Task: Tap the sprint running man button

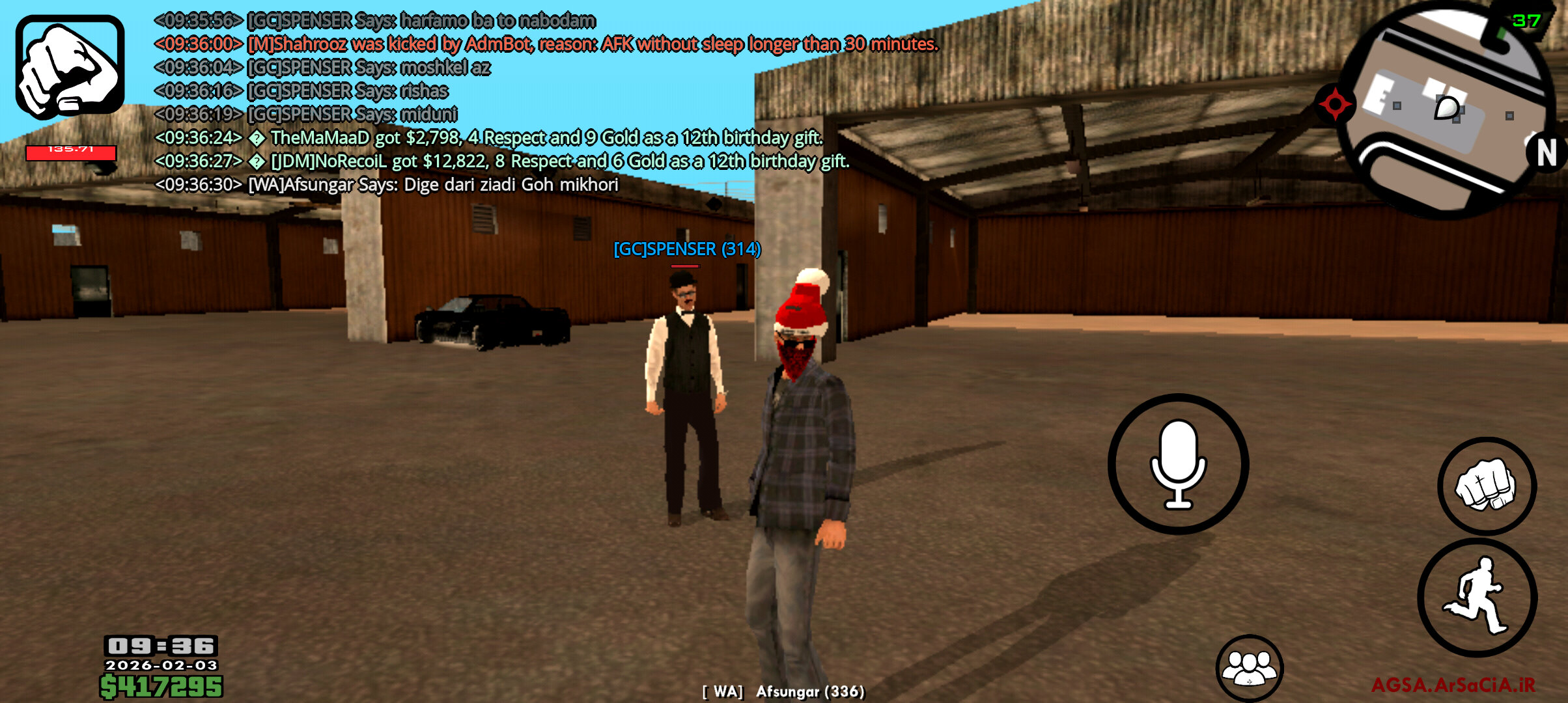Action: [1477, 597]
